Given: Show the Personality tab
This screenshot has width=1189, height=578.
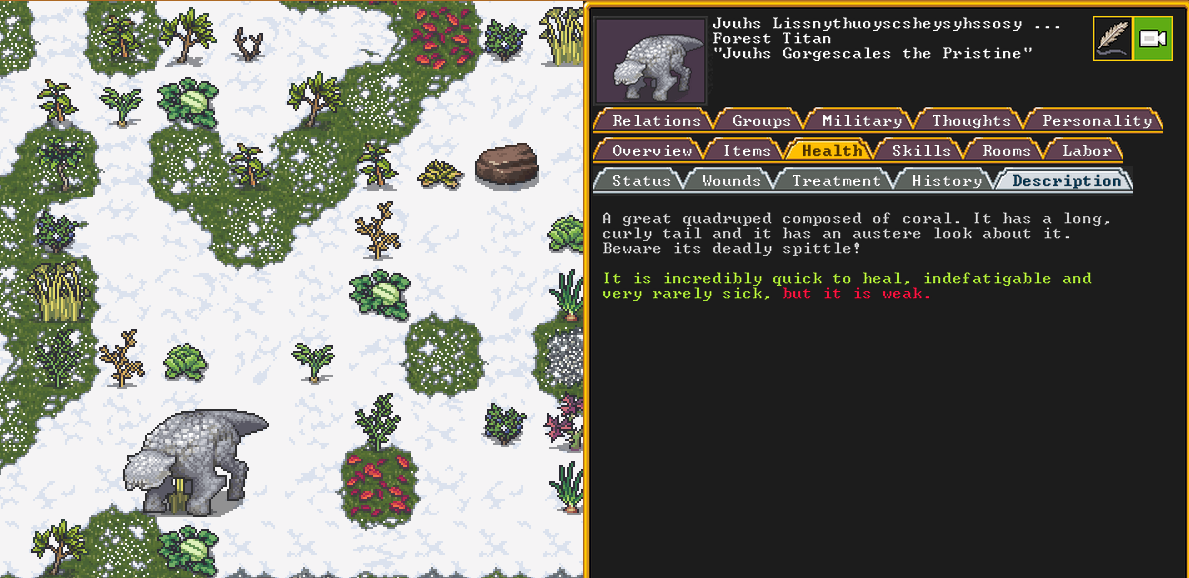Looking at the screenshot, I should pyautogui.click(x=1097, y=121).
